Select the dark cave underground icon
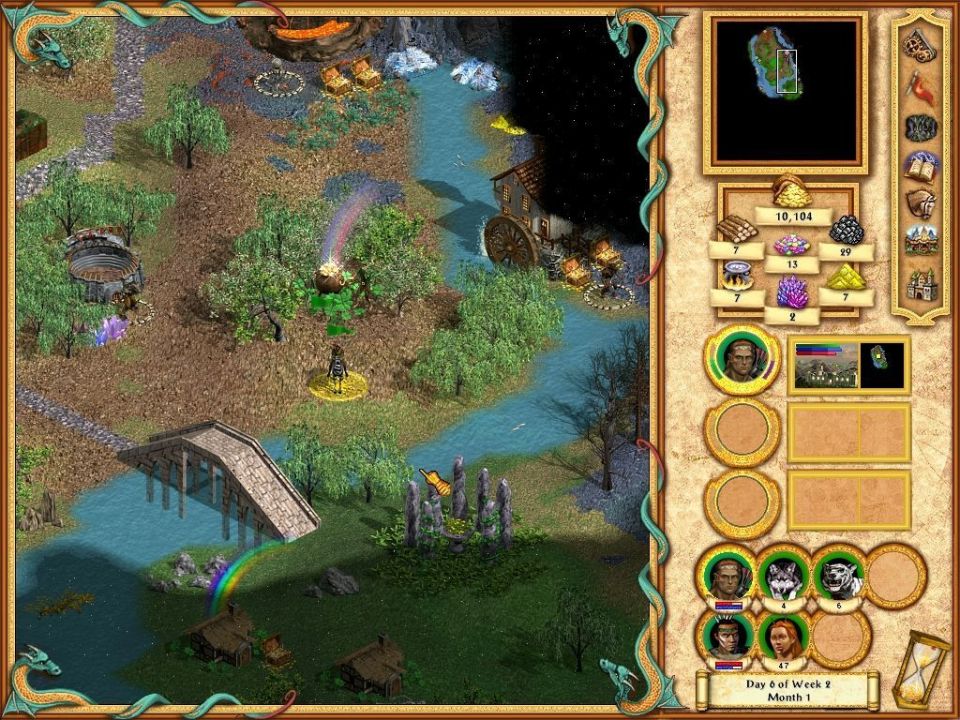This screenshot has width=960, height=720. point(920,128)
